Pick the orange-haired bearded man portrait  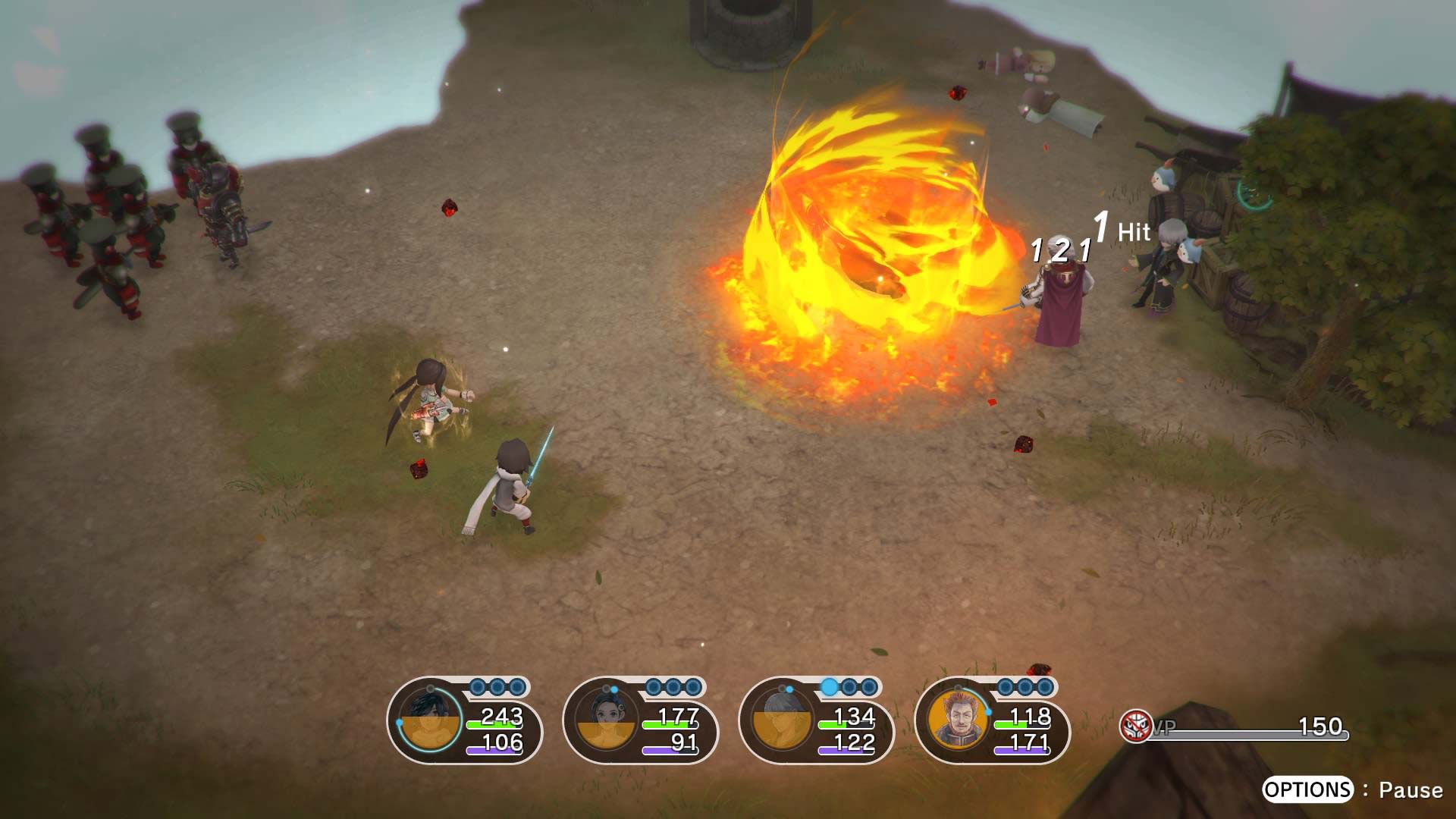(958, 719)
